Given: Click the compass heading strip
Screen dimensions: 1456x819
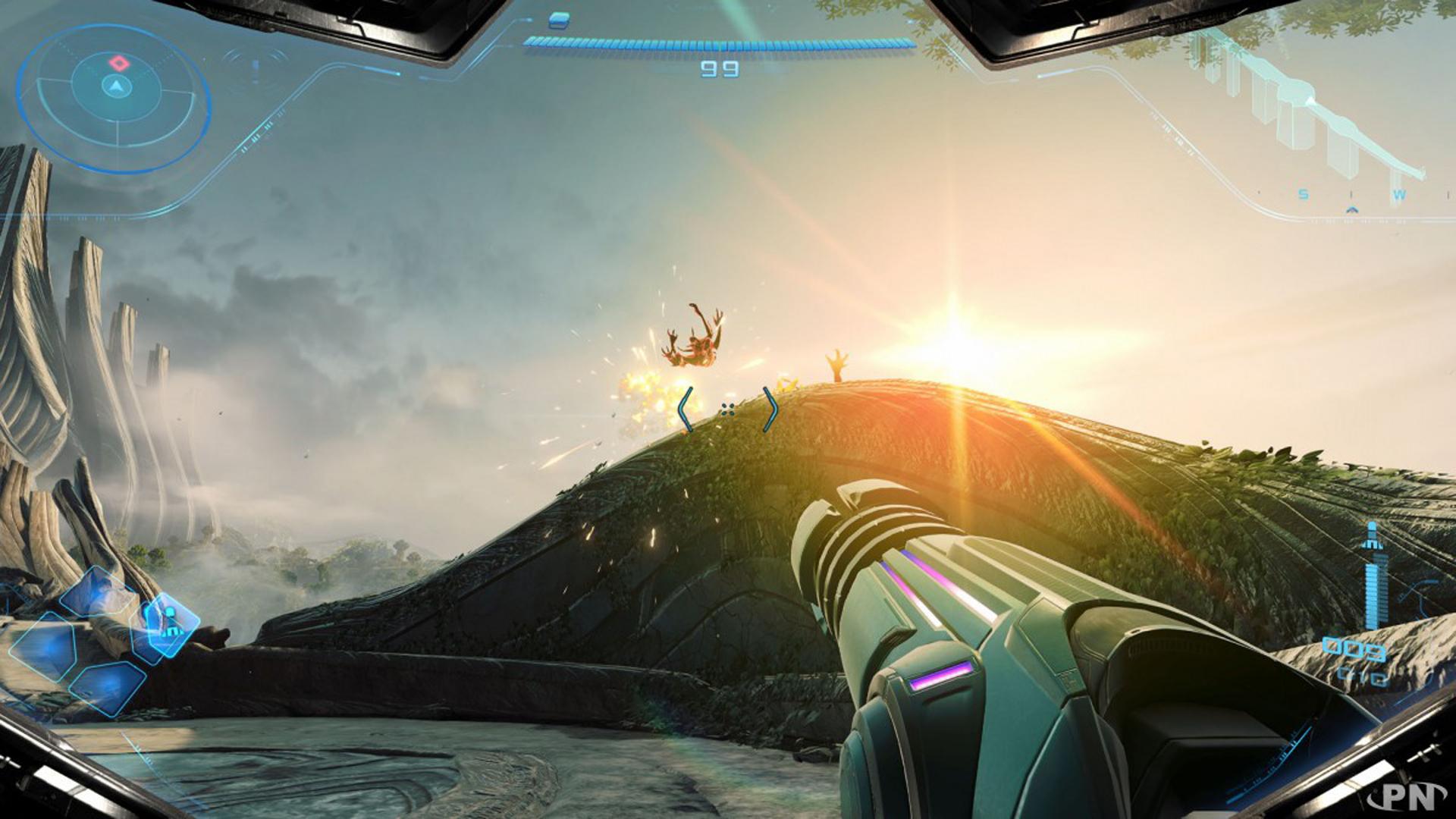Looking at the screenshot, I should click(x=1350, y=196).
